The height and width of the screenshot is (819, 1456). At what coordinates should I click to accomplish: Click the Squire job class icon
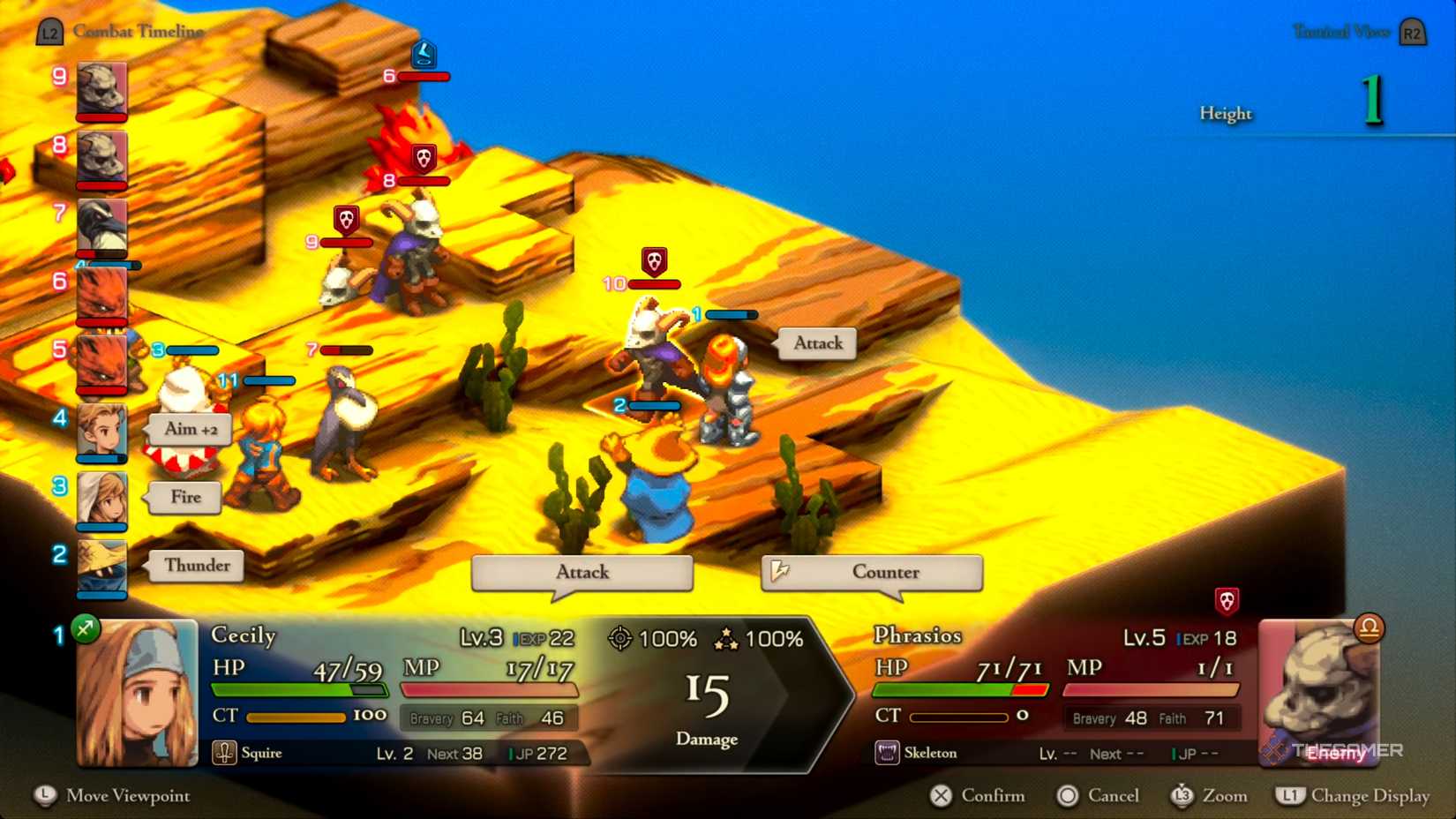pyautogui.click(x=223, y=754)
